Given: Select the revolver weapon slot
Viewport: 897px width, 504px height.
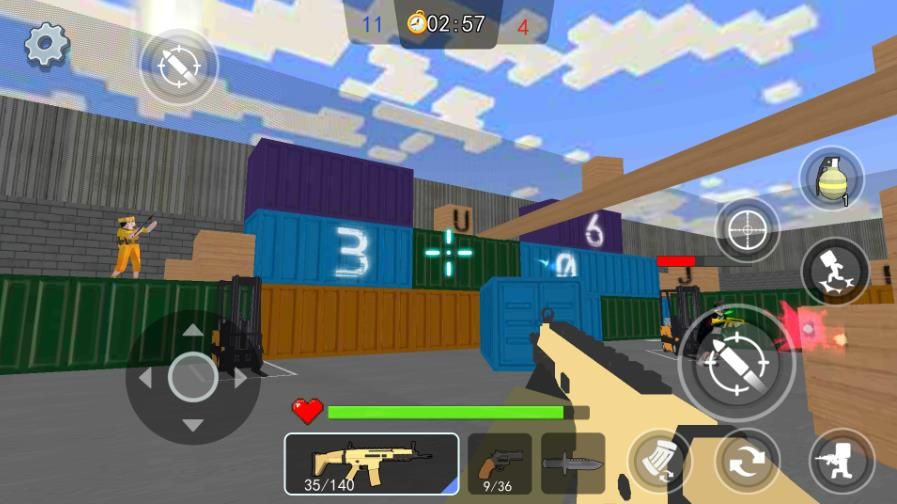Looking at the screenshot, I should point(499,463).
